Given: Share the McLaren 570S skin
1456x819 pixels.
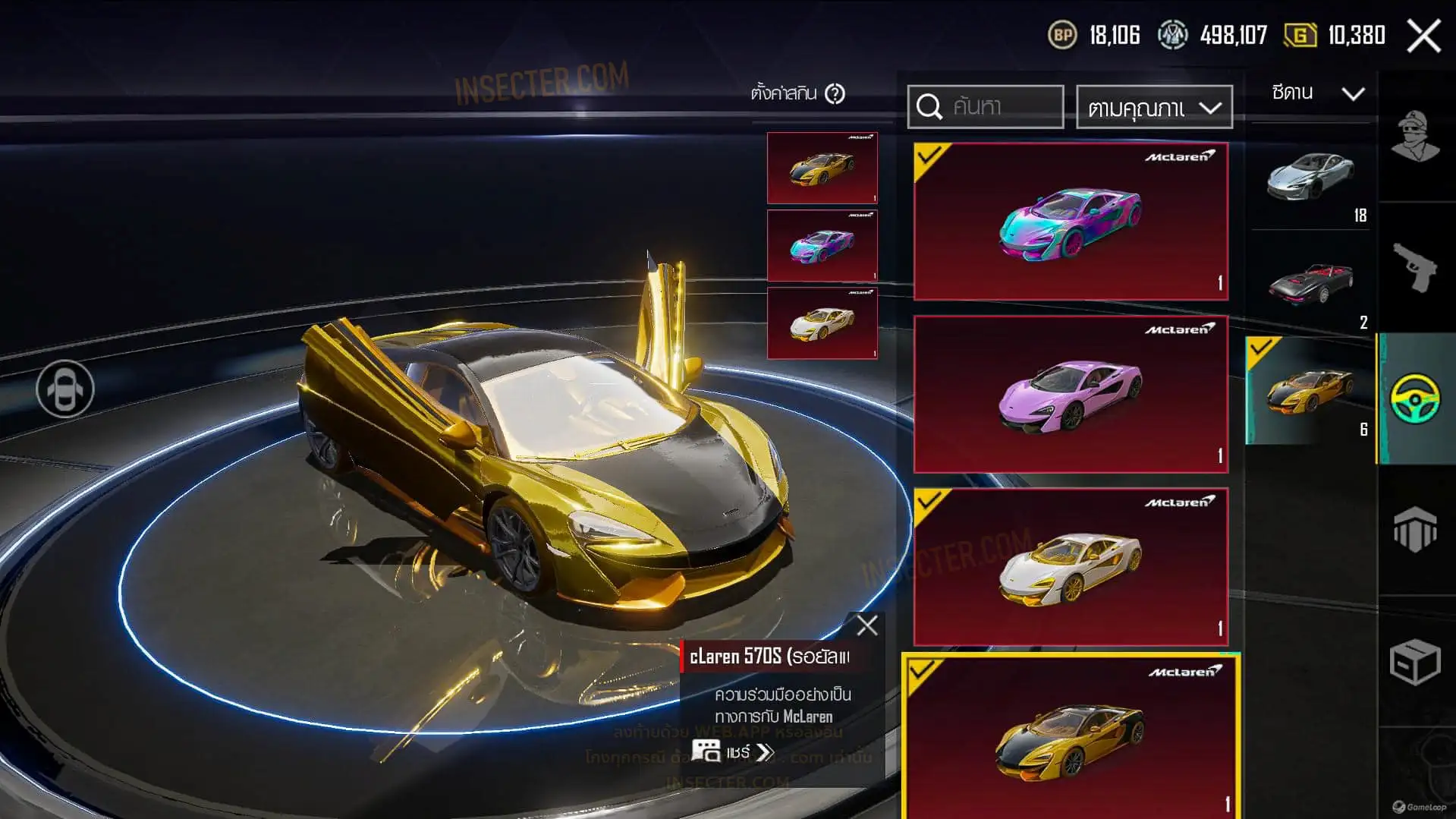Looking at the screenshot, I should pos(734,752).
